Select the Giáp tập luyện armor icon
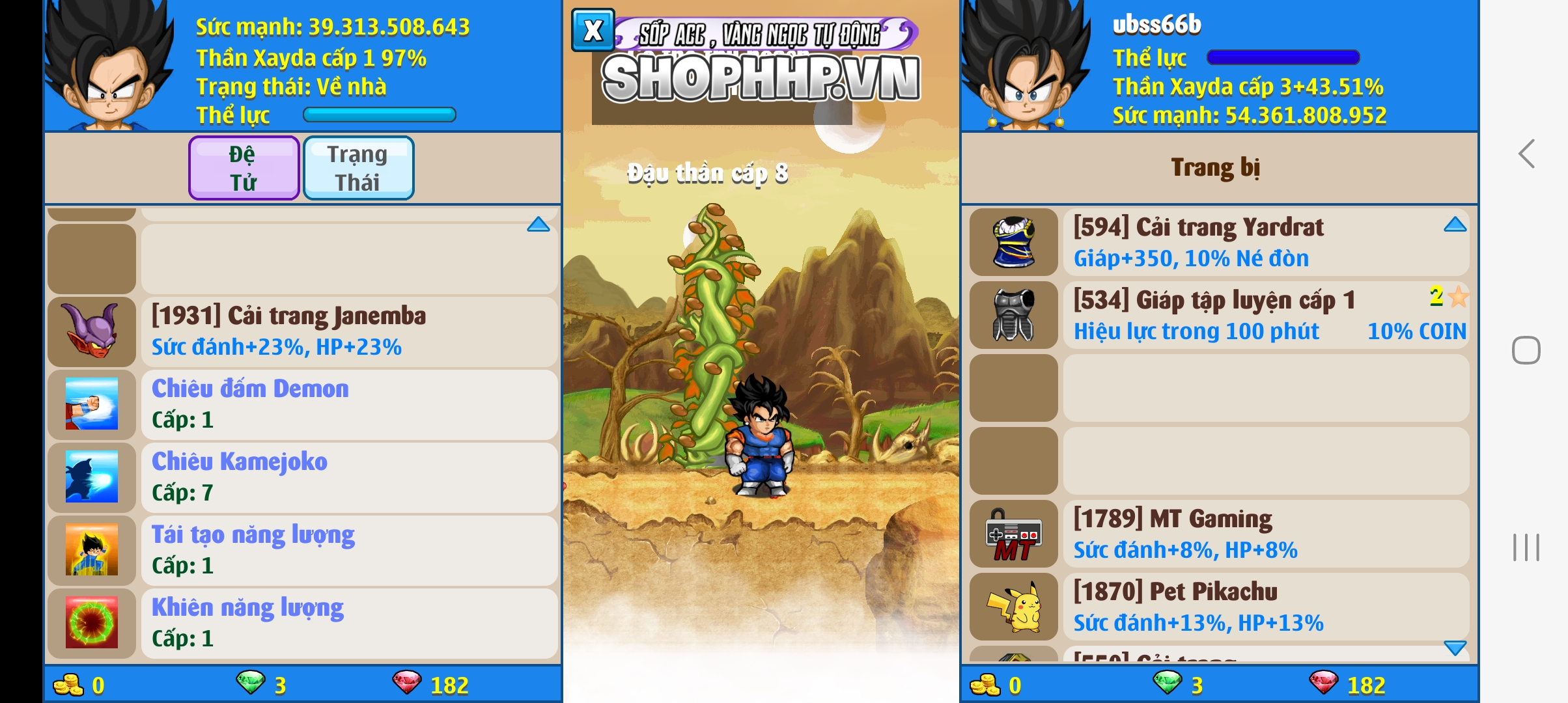The width and height of the screenshot is (1568, 703). (1014, 316)
